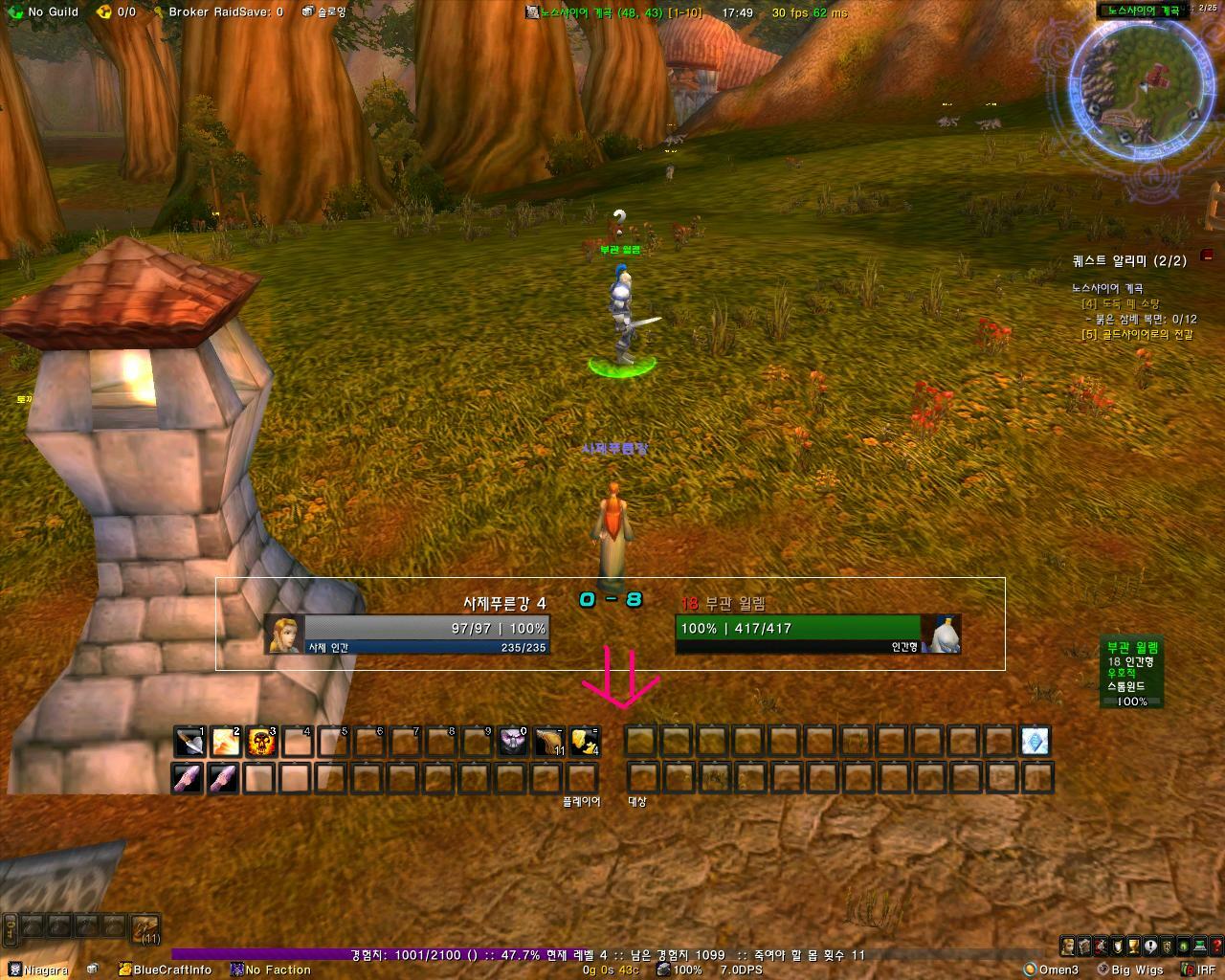Image resolution: width=1225 pixels, height=980 pixels.
Task: Select the player portrait of 사제푸른강
Action: pyautogui.click(x=284, y=635)
